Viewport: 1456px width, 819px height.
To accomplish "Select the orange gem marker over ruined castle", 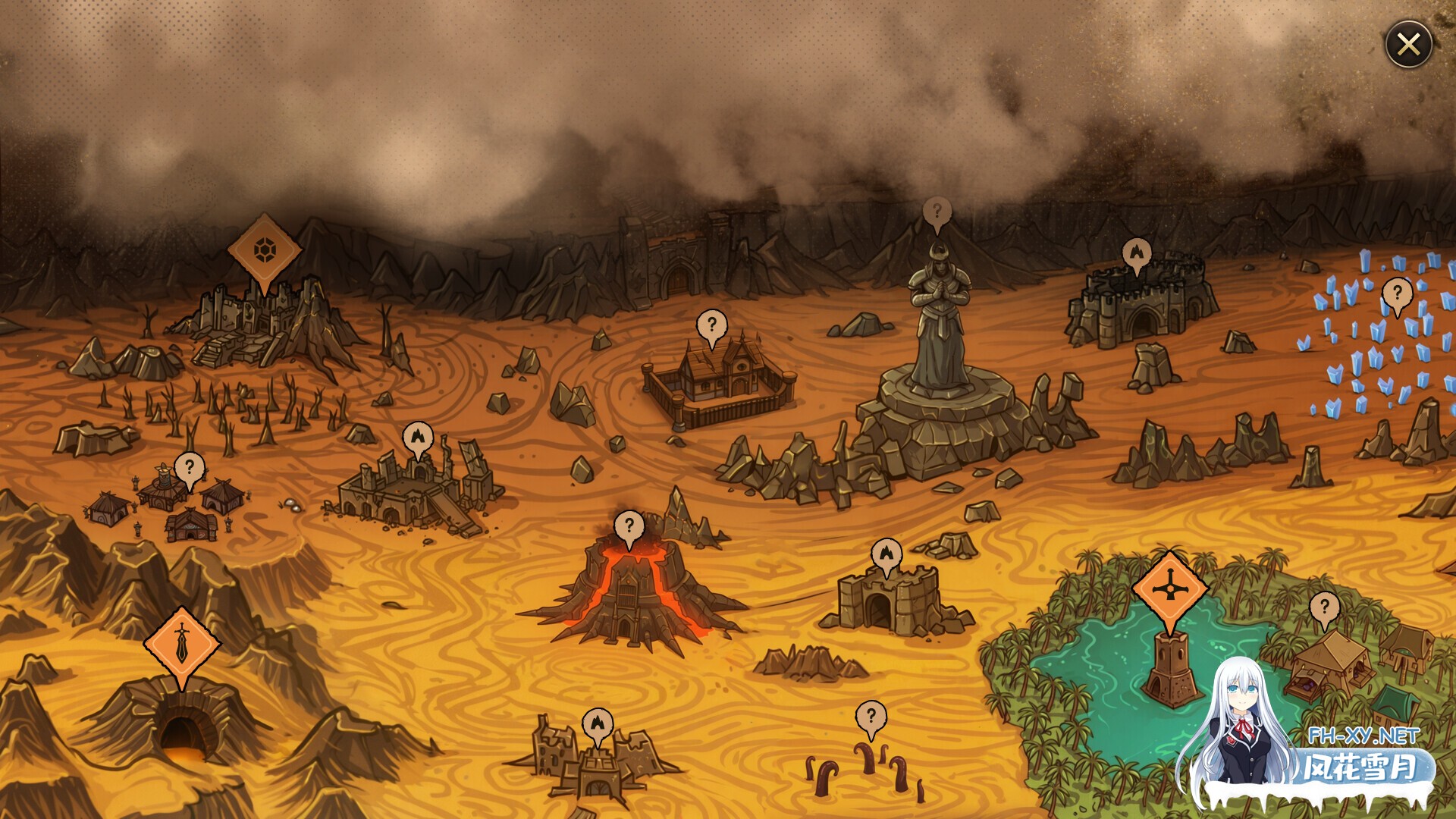I will [264, 249].
